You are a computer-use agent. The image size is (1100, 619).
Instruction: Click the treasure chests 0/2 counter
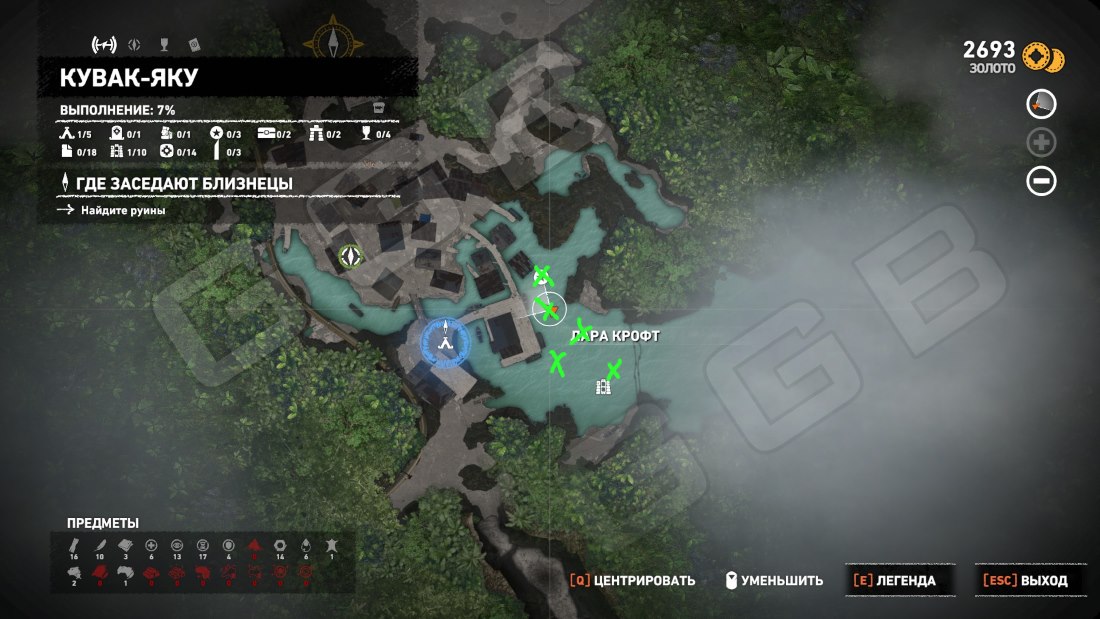(274, 134)
